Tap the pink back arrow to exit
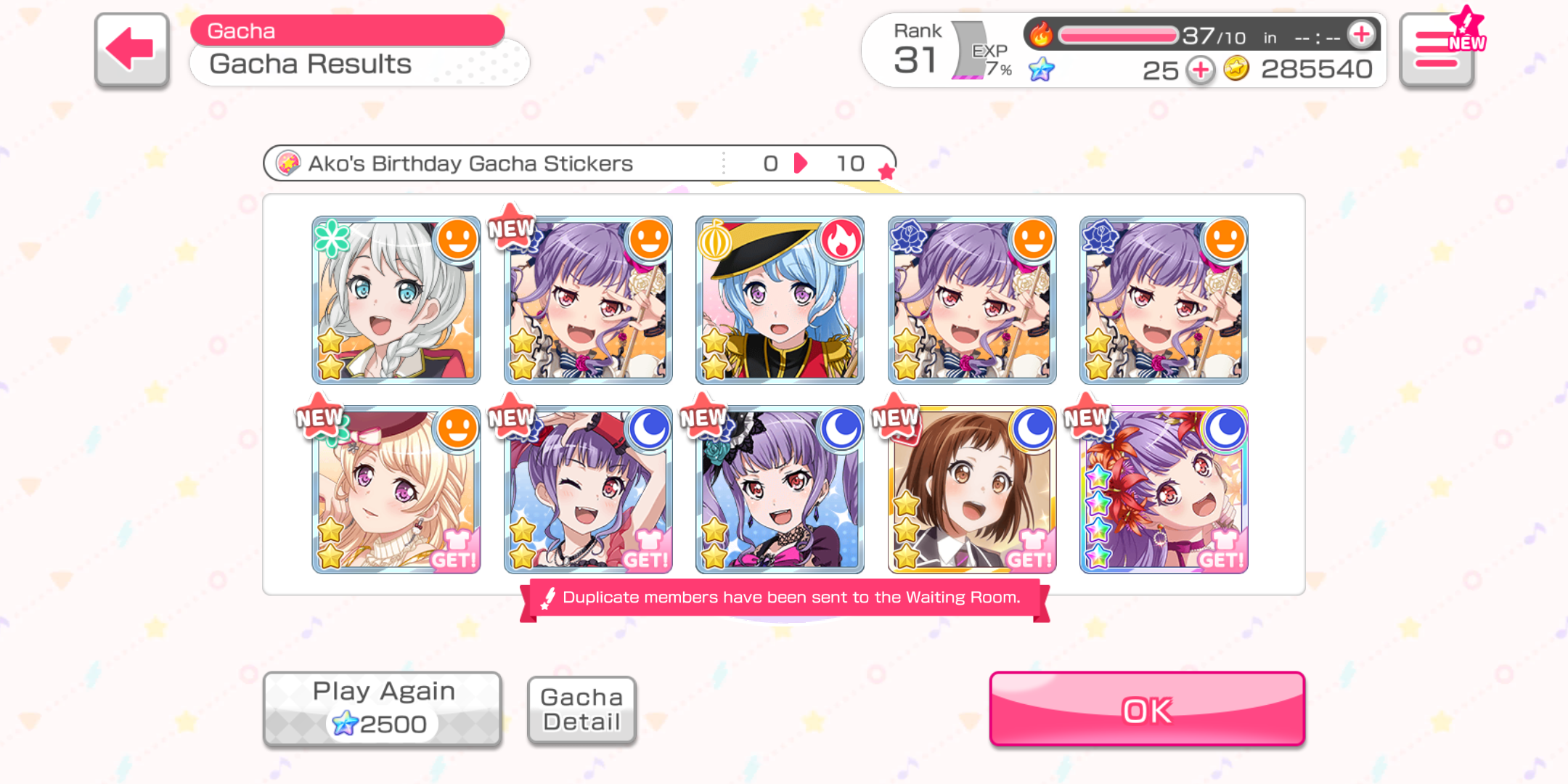1568x784 pixels. pos(129,49)
